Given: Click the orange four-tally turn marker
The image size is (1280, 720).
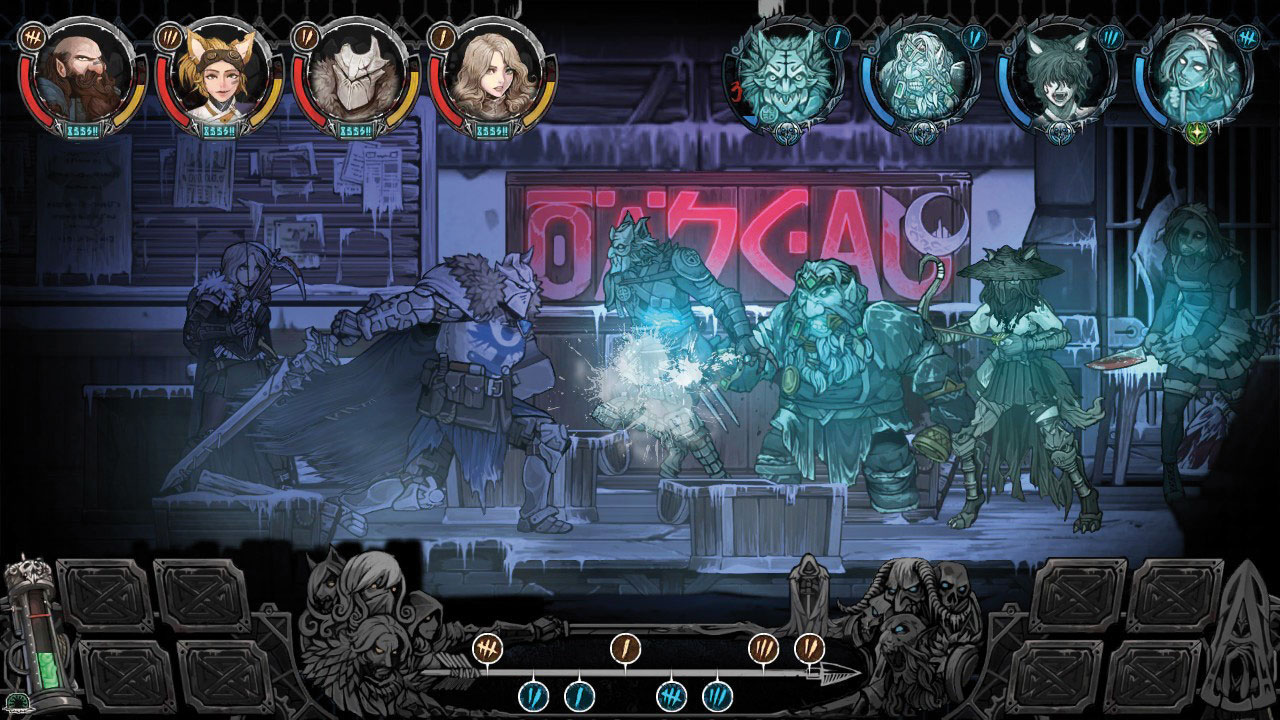Looking at the screenshot, I should [x=487, y=647].
